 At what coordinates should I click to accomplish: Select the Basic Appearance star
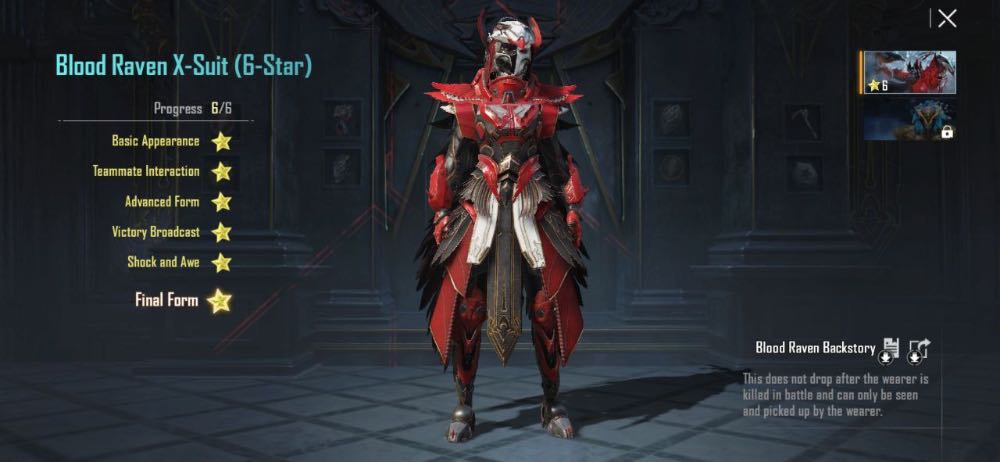click(221, 141)
